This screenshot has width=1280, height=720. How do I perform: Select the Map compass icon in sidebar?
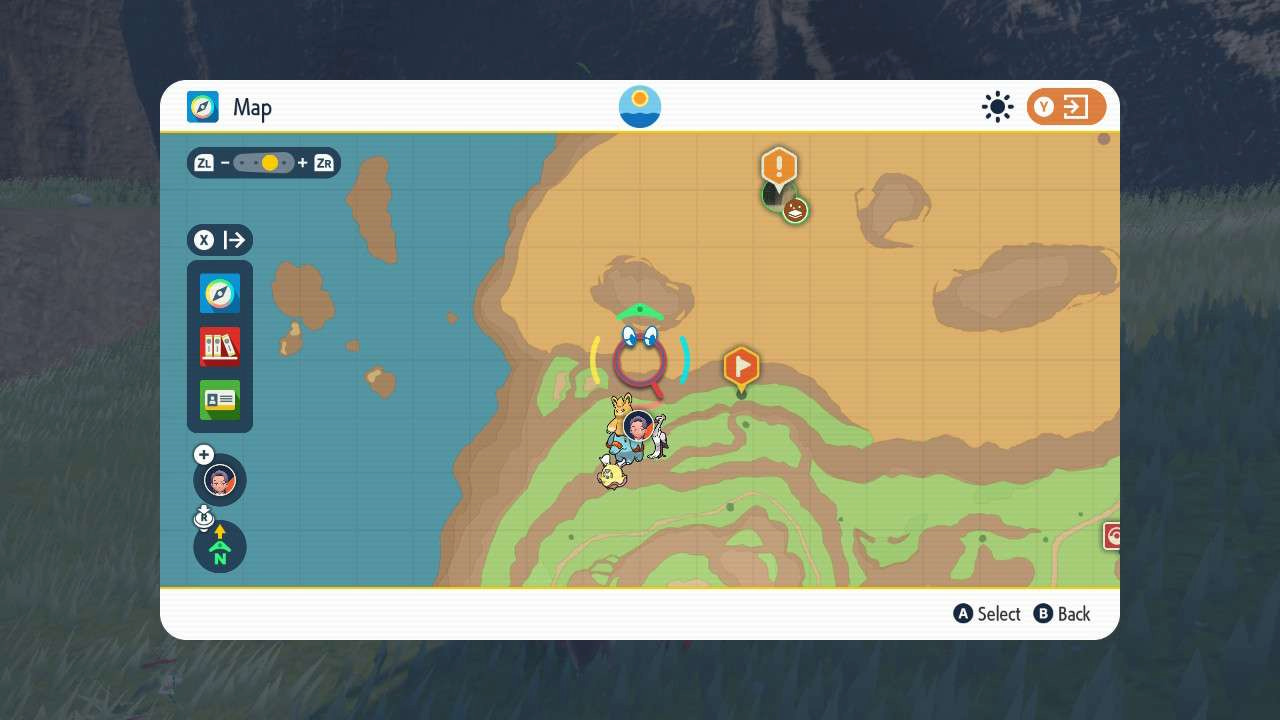219,293
